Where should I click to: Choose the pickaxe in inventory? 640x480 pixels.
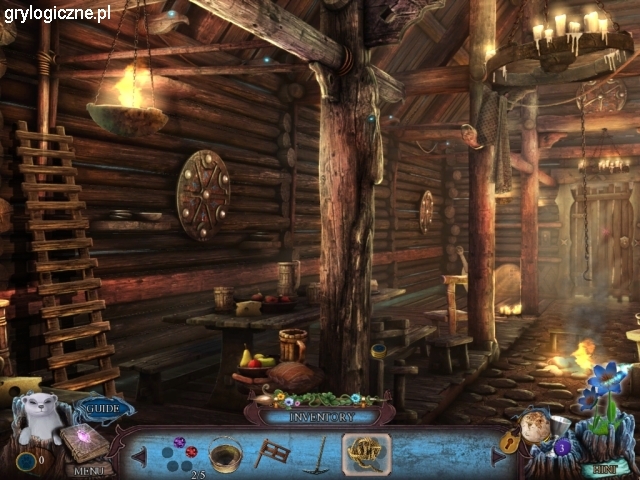click(x=316, y=453)
